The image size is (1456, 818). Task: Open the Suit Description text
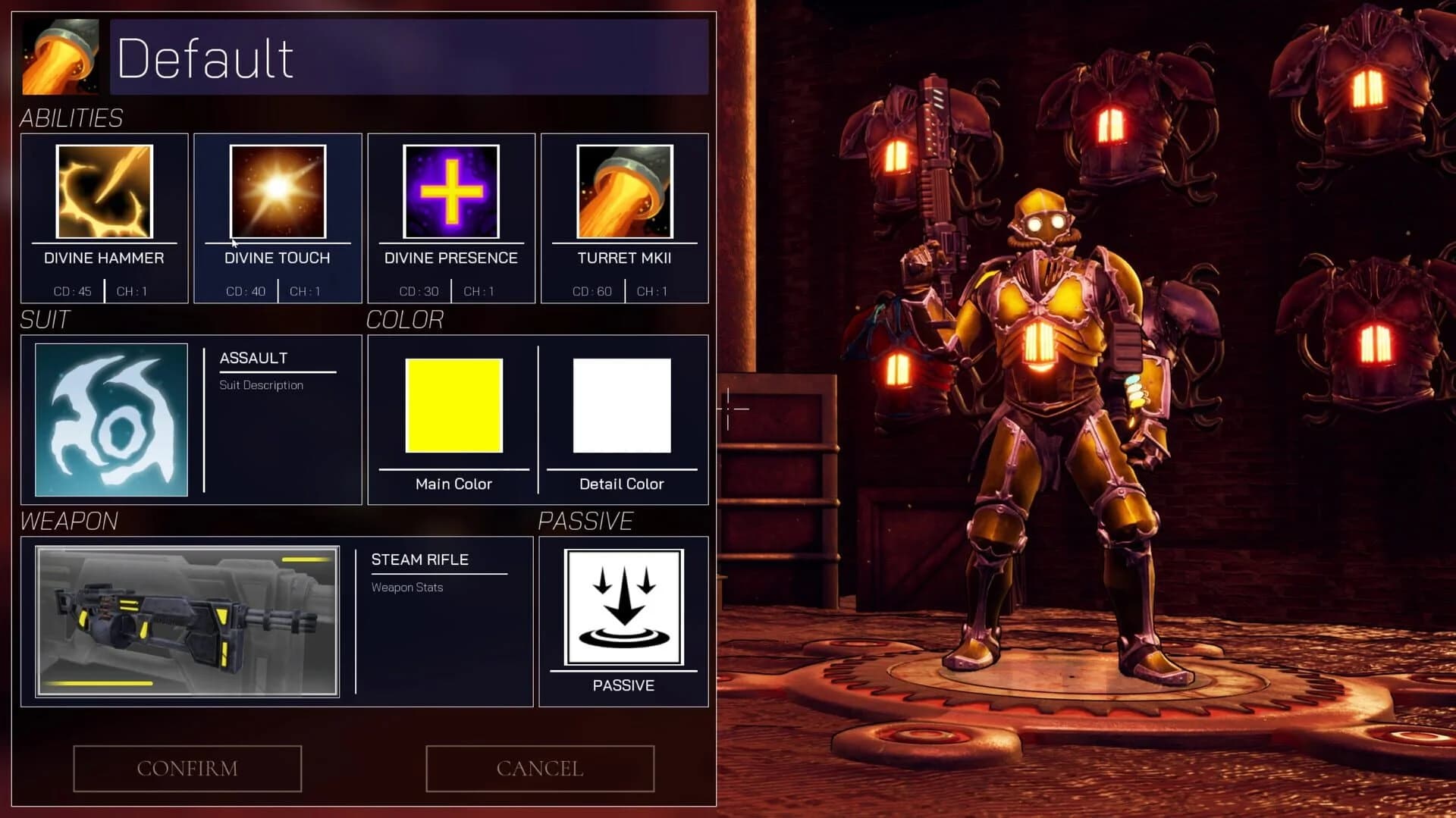pos(262,384)
